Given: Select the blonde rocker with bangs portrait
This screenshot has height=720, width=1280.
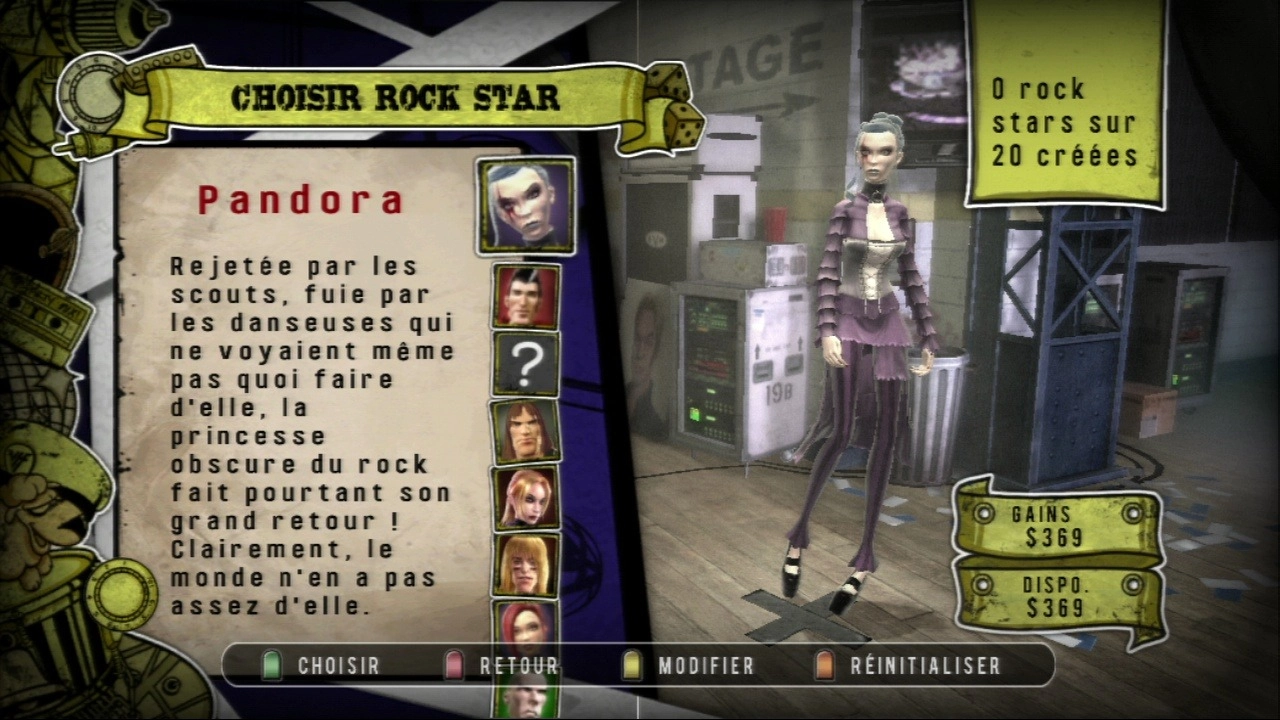Looking at the screenshot, I should [526, 565].
